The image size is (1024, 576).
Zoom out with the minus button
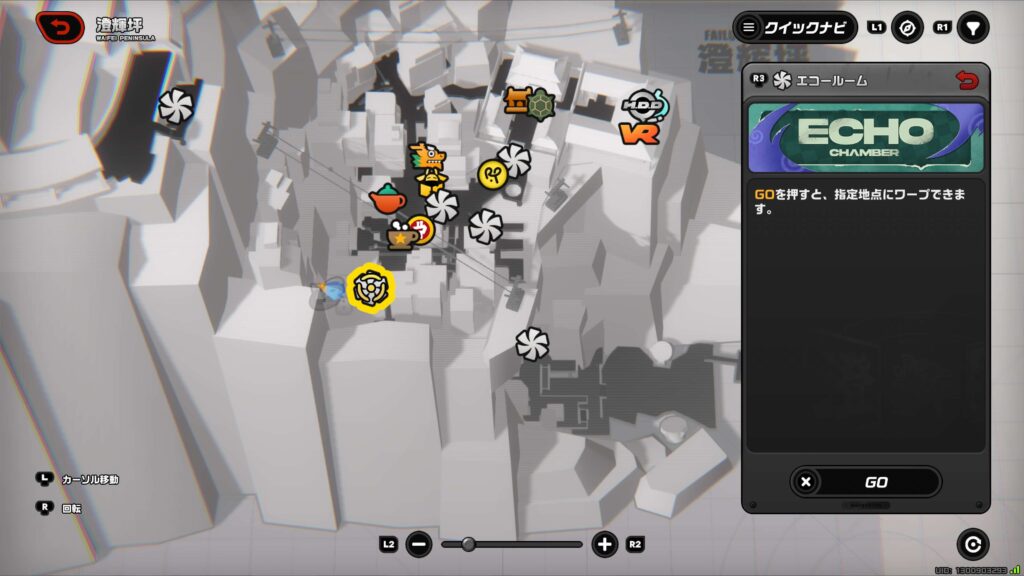[x=420, y=545]
